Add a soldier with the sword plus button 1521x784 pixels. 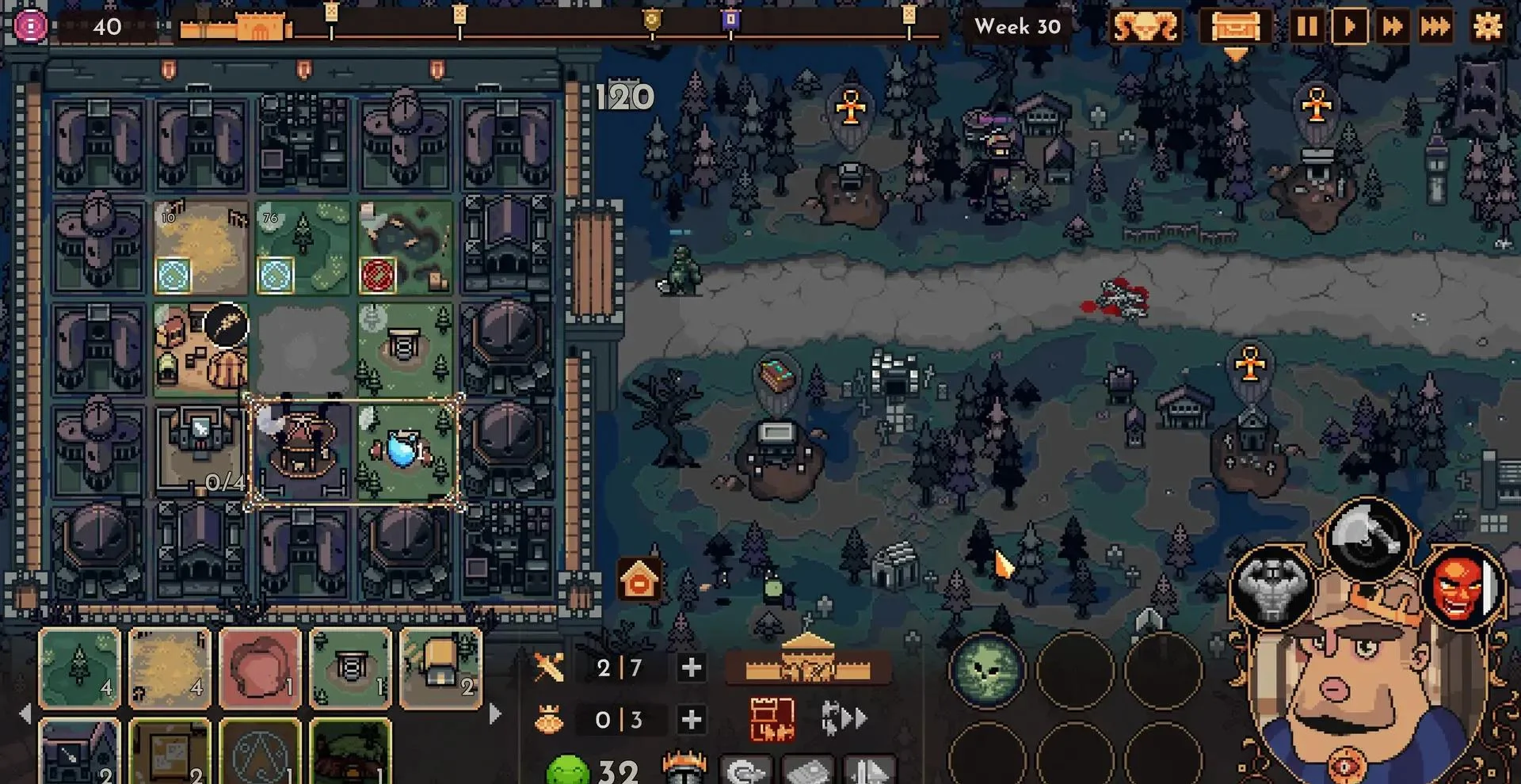[691, 668]
